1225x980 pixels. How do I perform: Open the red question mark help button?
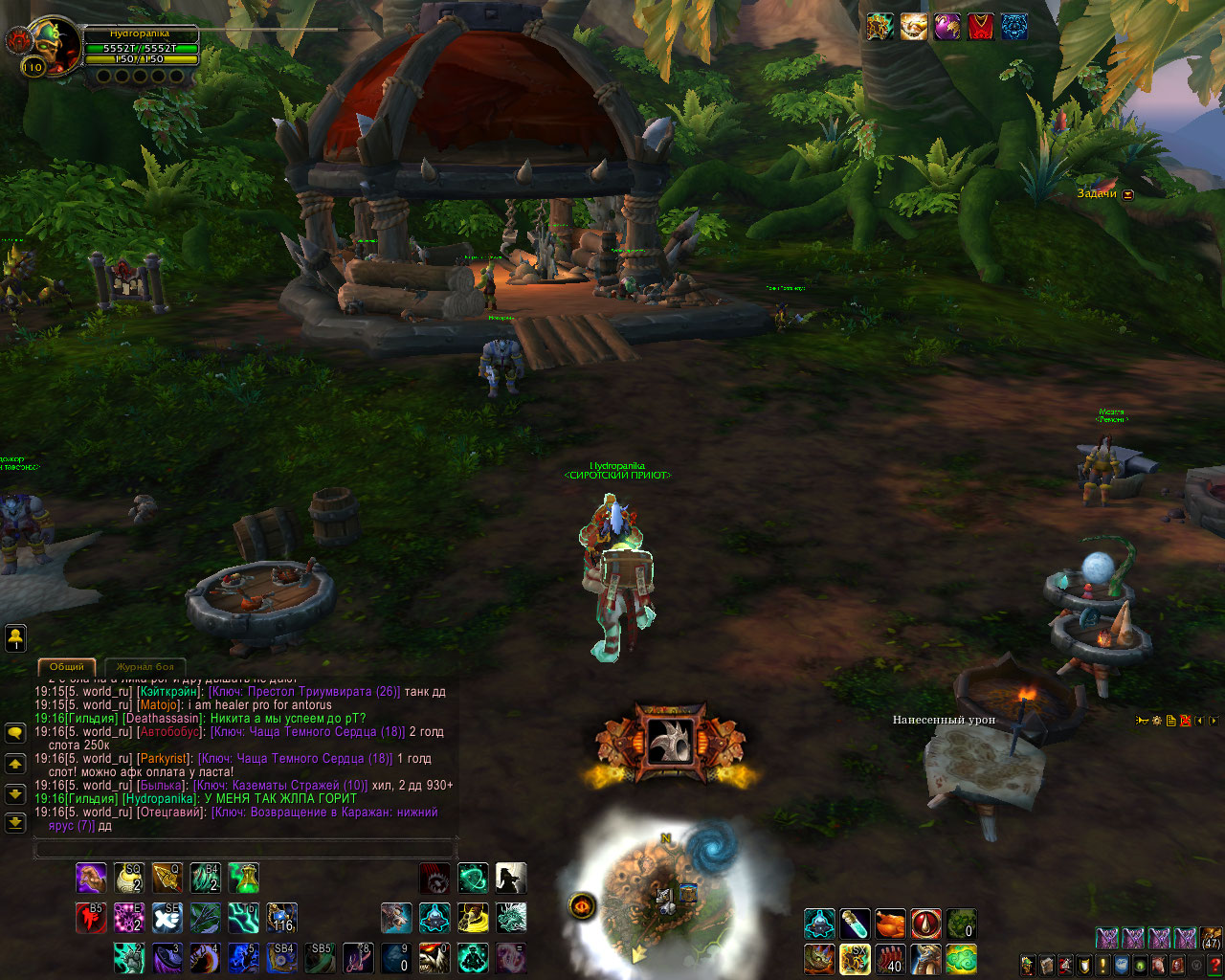(x=1214, y=965)
